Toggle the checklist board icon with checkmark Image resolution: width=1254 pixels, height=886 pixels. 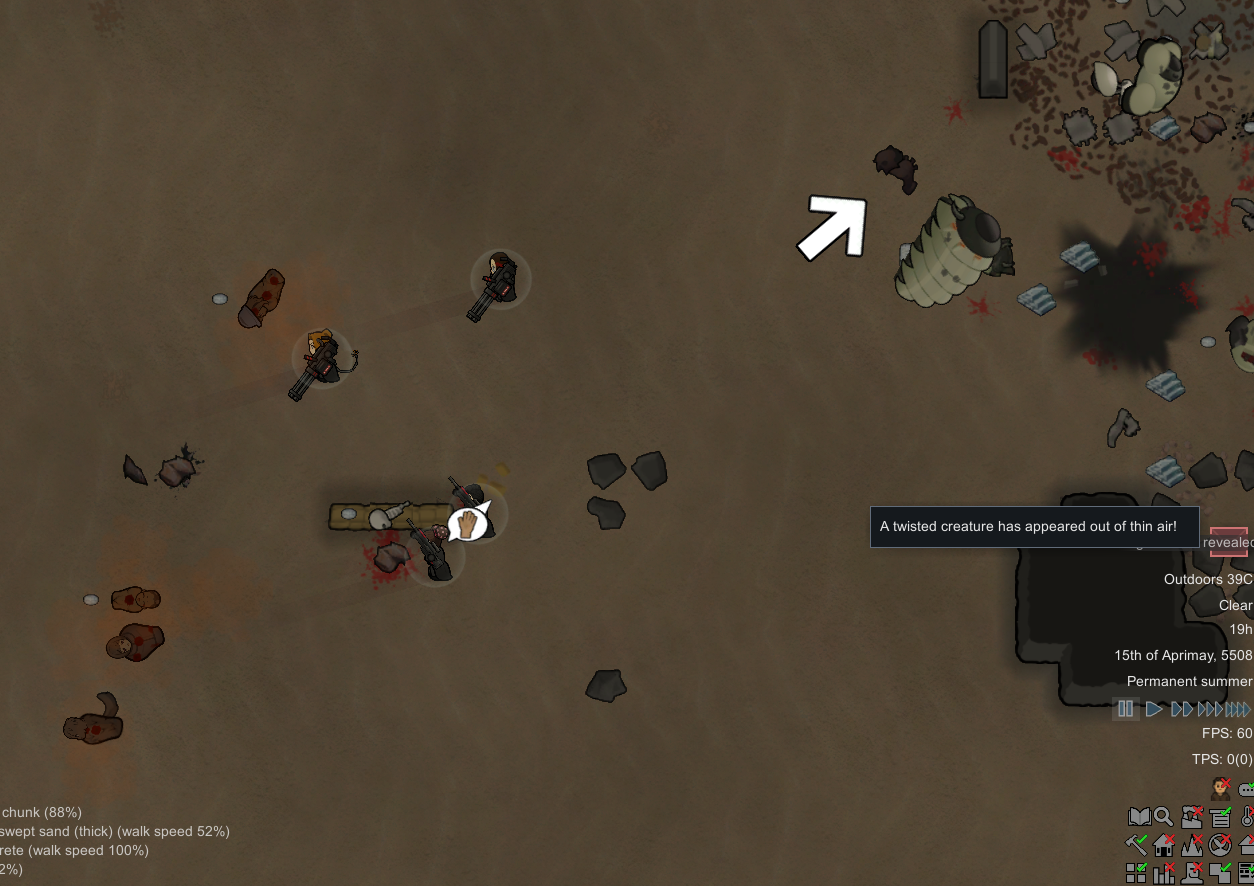(x=1220, y=818)
